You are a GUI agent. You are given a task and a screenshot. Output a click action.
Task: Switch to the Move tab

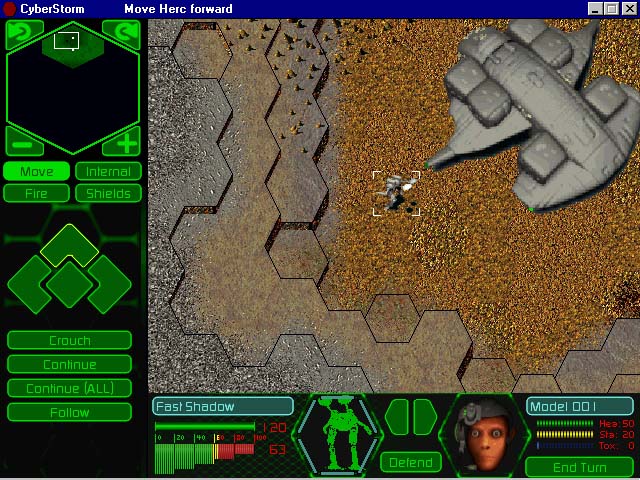(x=37, y=171)
